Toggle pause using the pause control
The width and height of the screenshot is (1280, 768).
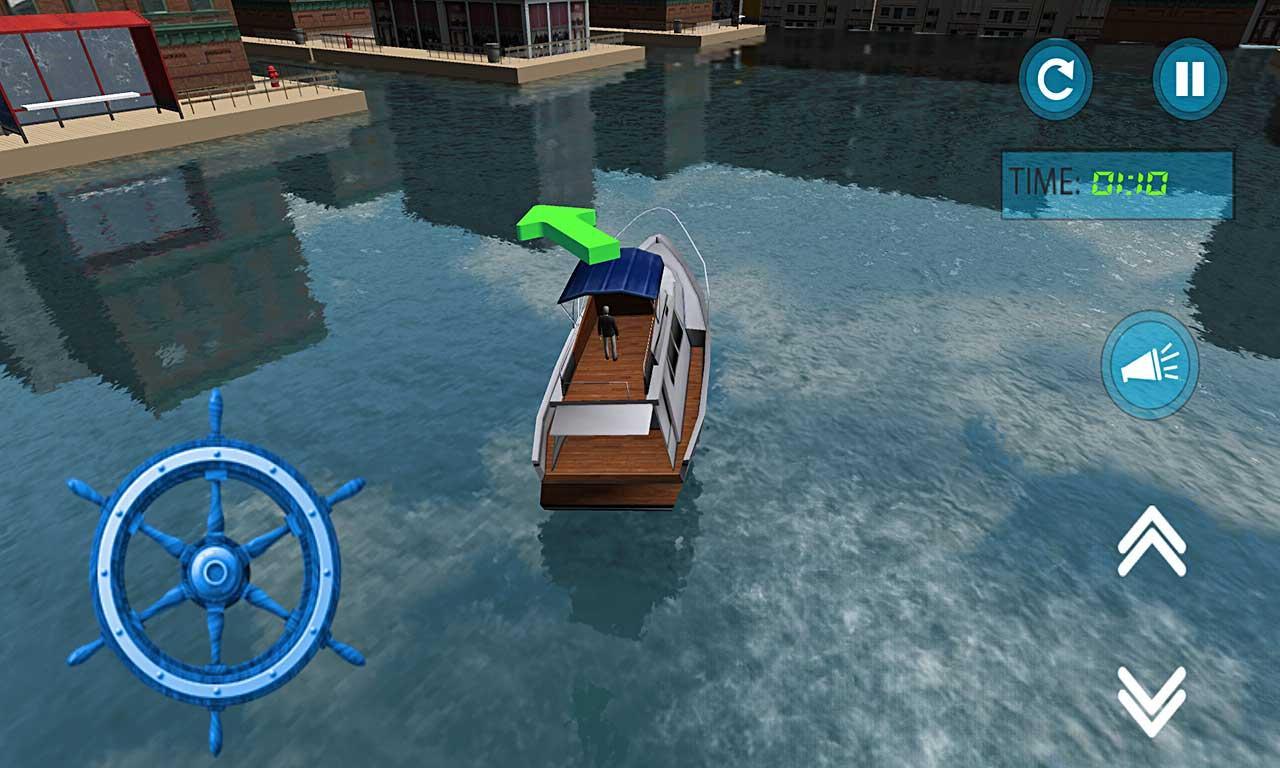pos(1192,80)
